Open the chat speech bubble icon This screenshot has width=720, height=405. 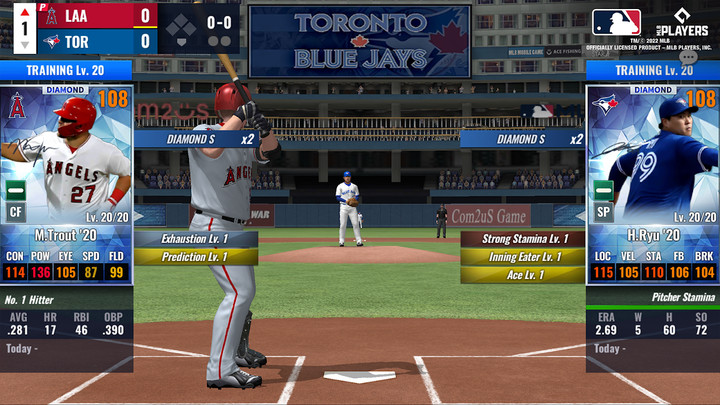[x=688, y=59]
